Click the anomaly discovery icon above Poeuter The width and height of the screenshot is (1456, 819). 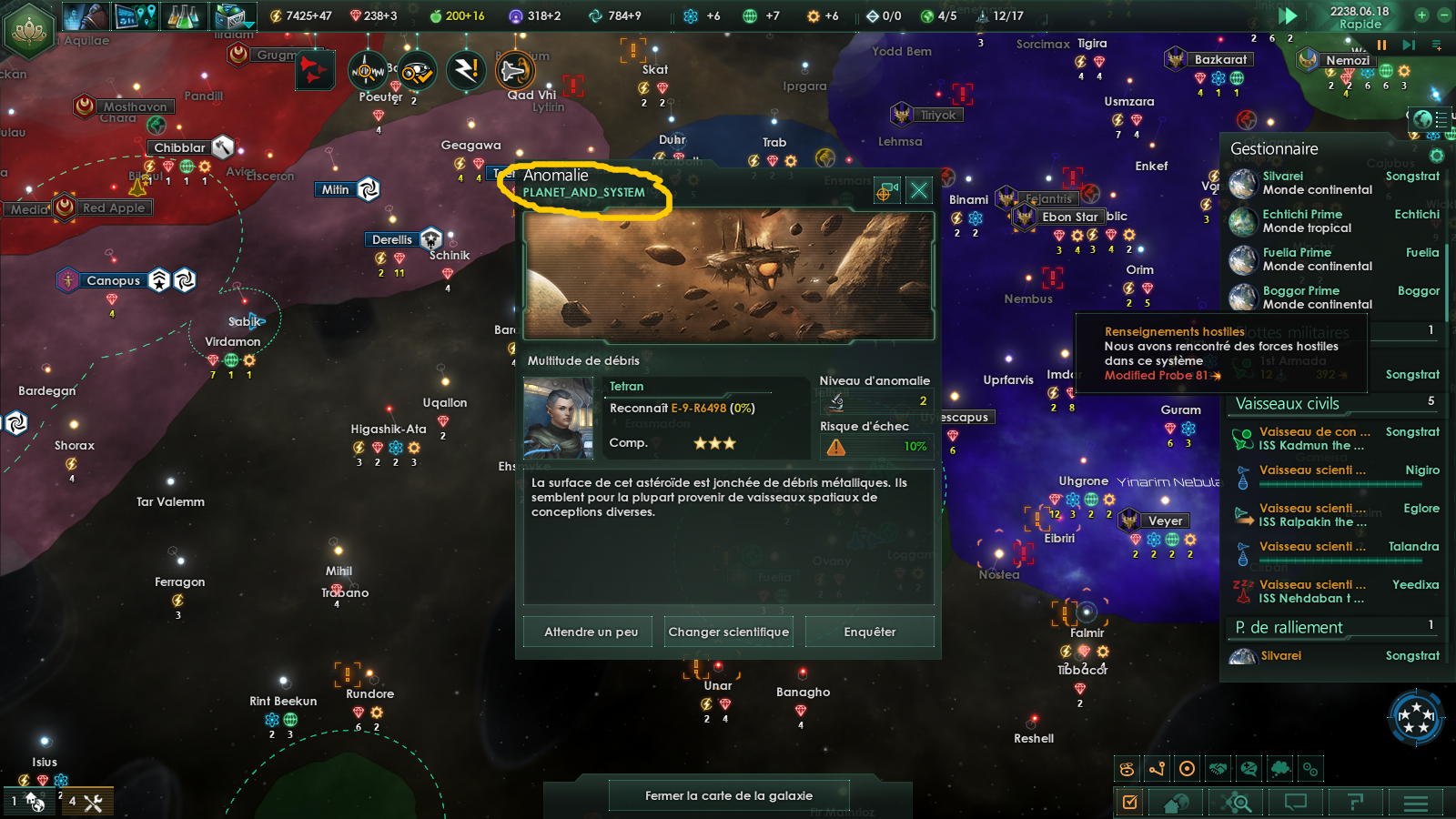coord(367,70)
